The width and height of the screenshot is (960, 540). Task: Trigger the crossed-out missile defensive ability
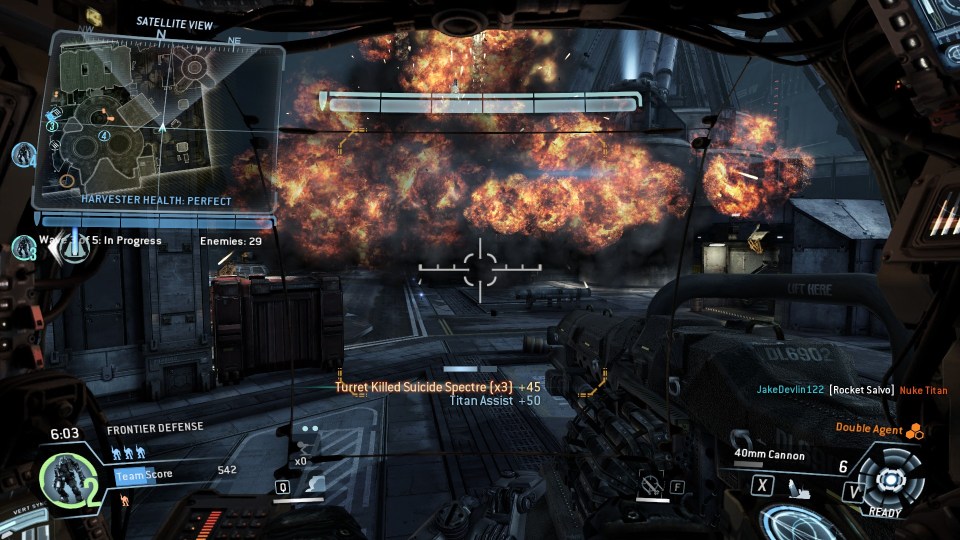[x=653, y=487]
